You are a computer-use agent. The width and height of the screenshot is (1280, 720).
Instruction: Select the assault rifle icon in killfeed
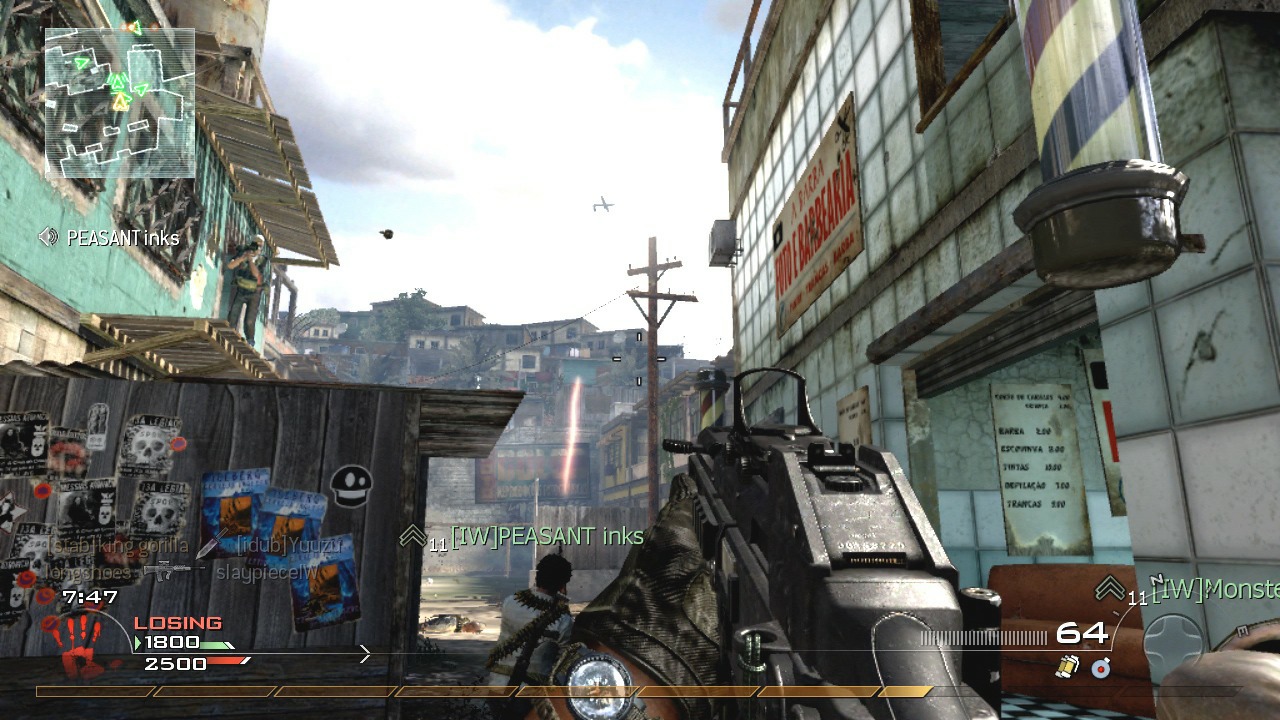coord(173,570)
